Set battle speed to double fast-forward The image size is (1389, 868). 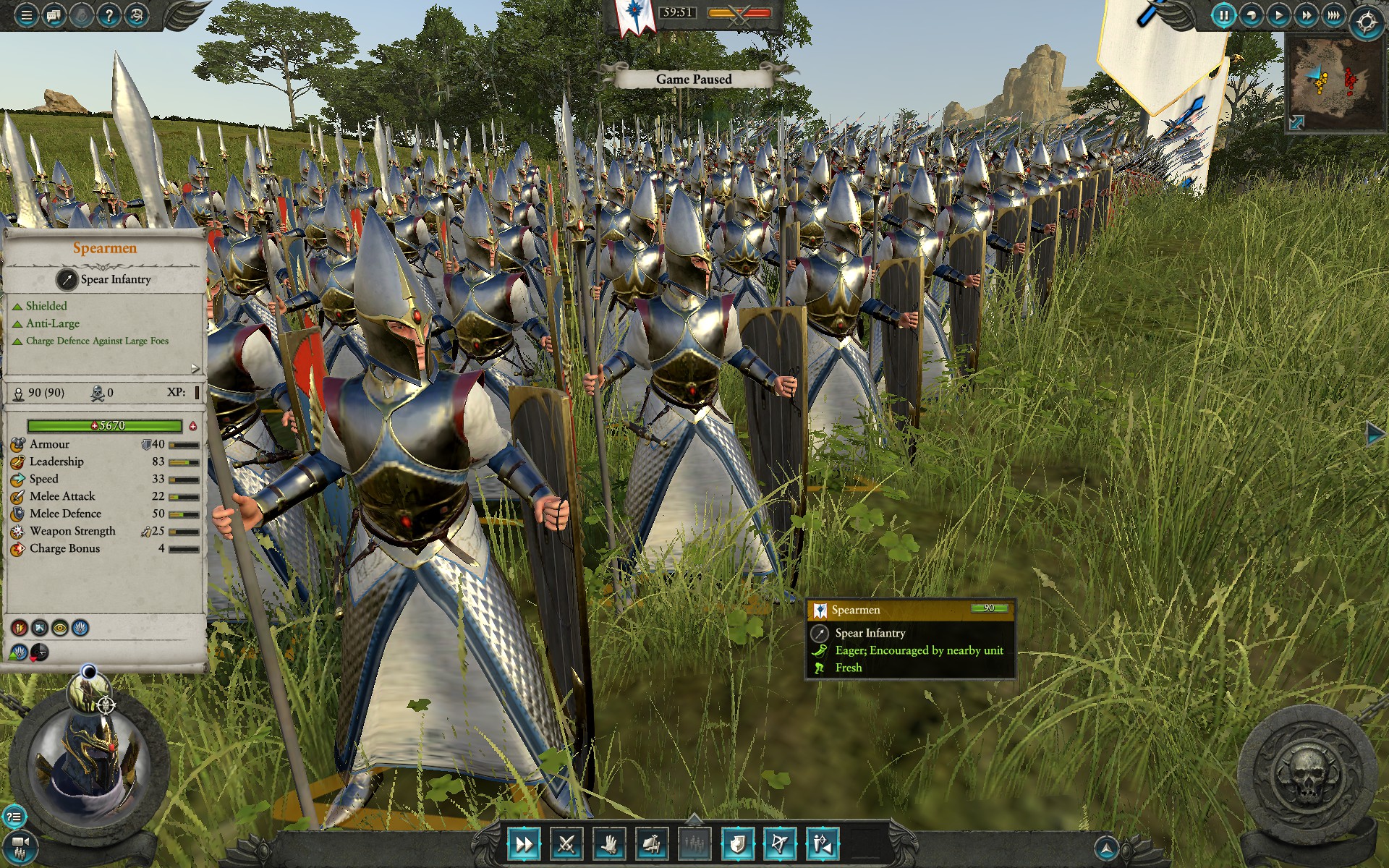point(1307,15)
